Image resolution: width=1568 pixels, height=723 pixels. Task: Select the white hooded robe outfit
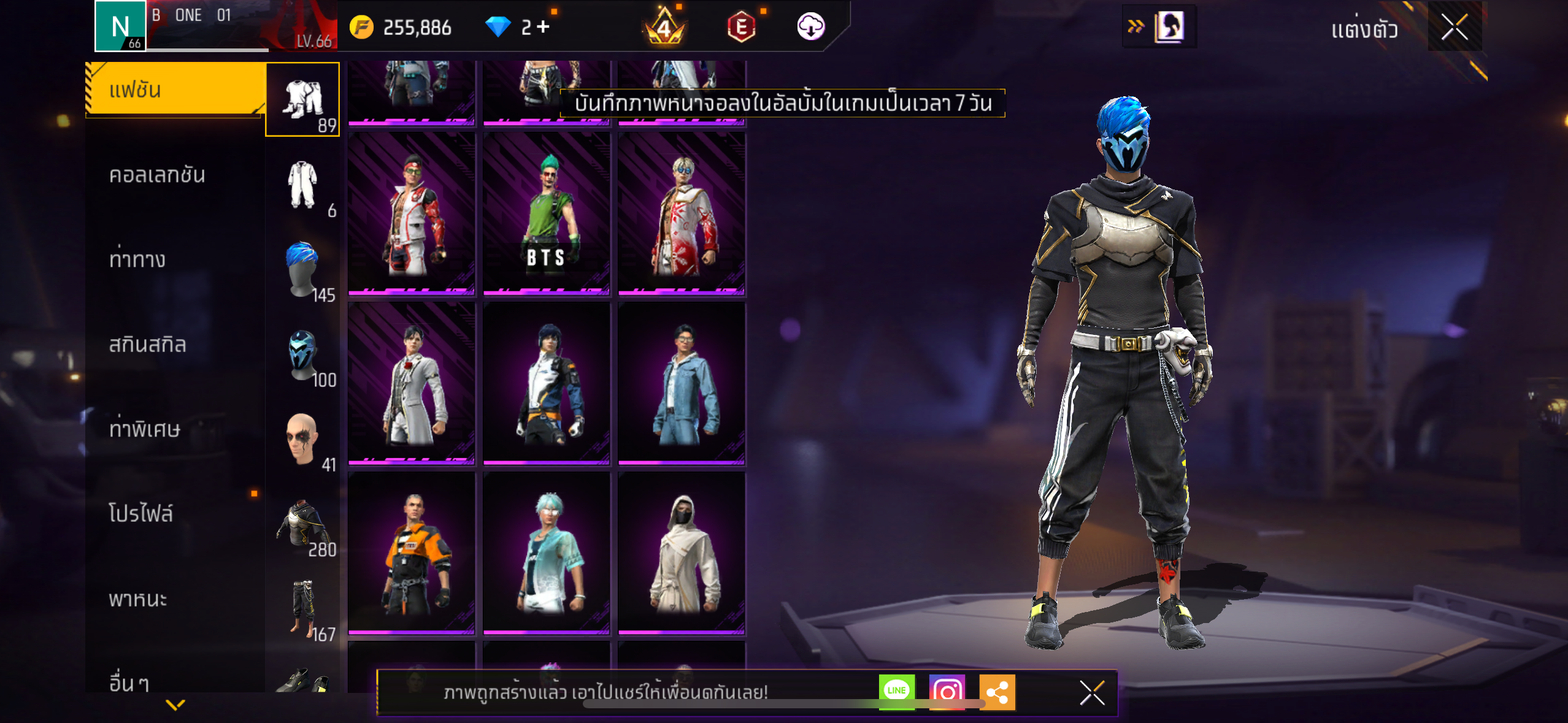[x=682, y=553]
